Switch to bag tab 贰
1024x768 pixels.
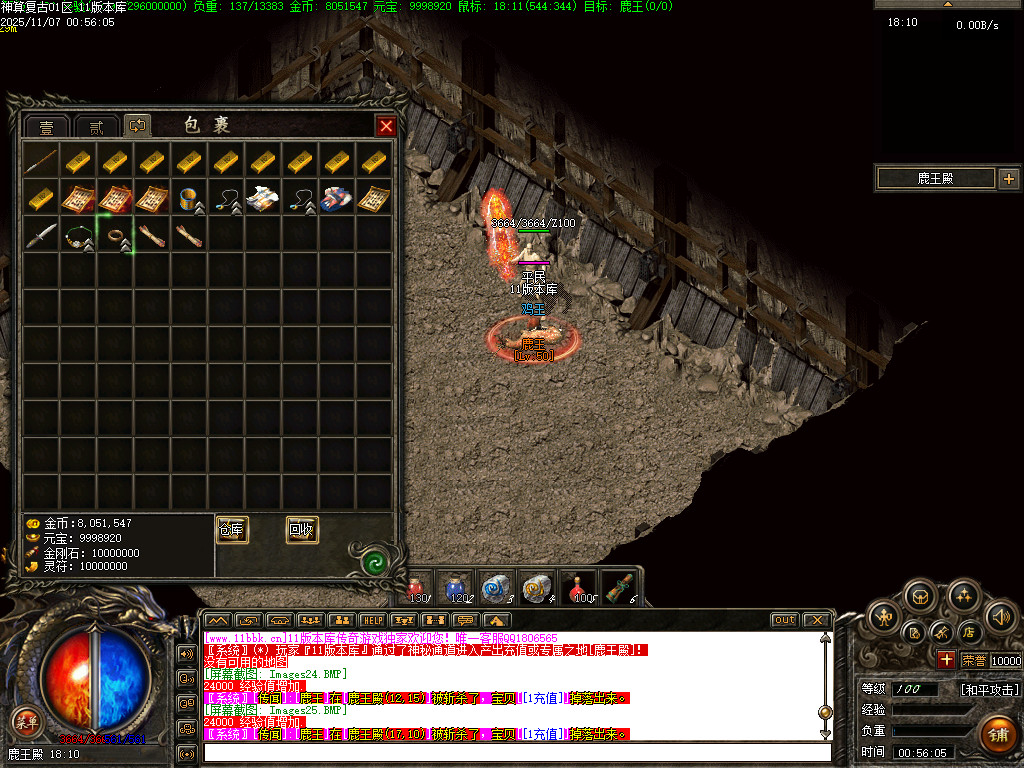click(x=96, y=127)
